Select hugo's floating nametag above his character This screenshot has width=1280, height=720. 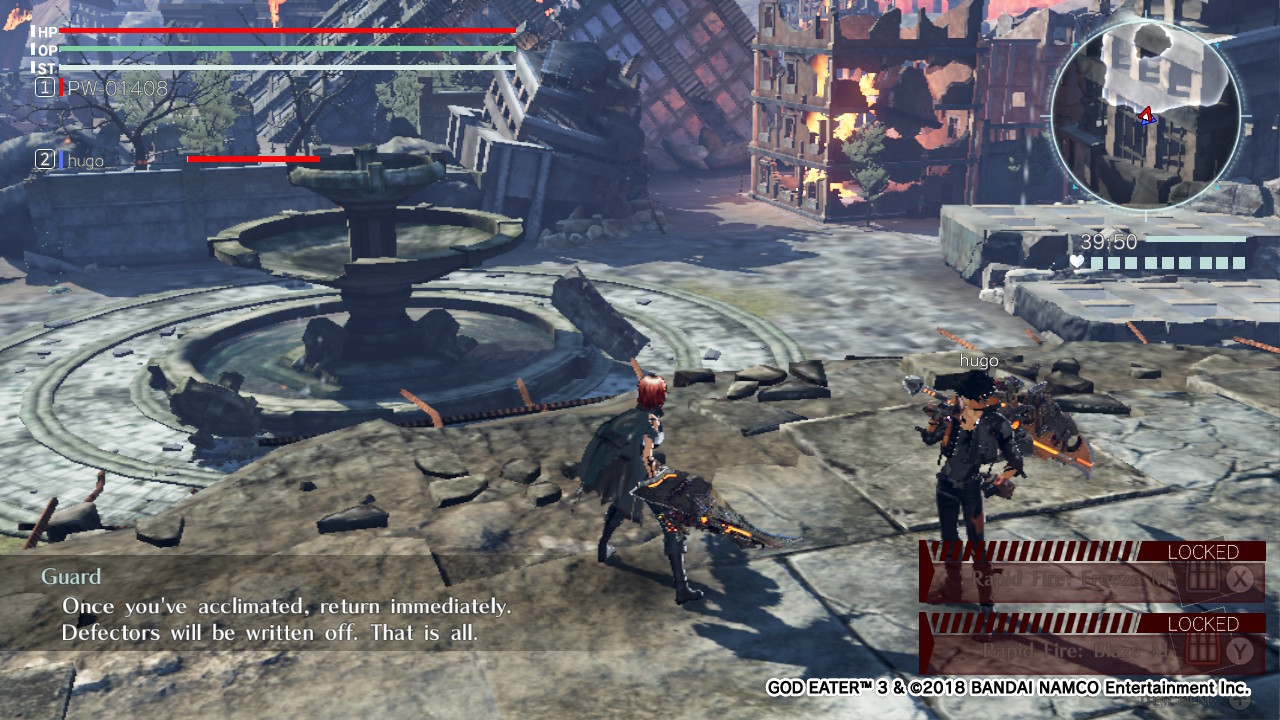pos(979,361)
